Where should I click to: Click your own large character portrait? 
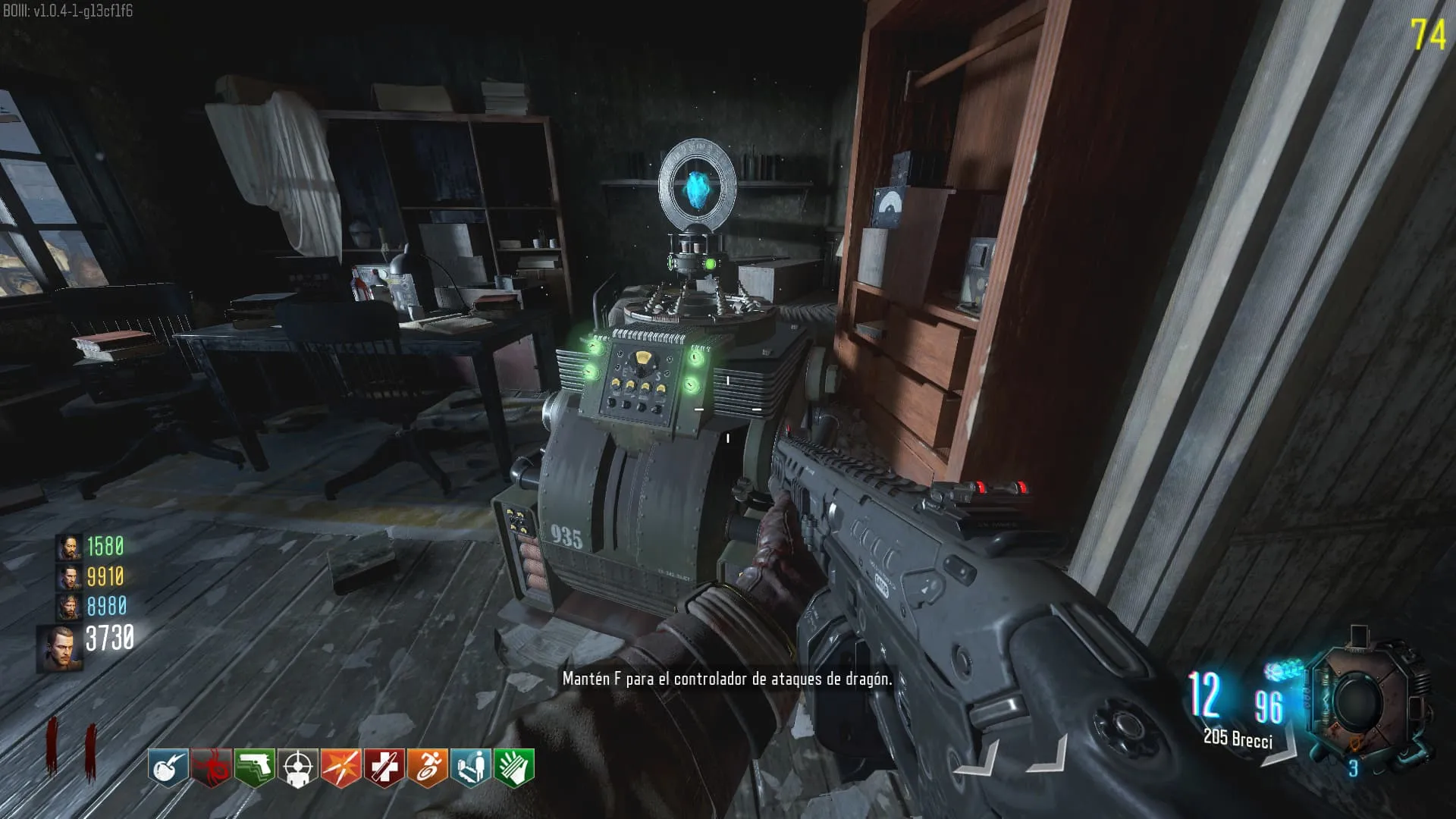point(58,648)
